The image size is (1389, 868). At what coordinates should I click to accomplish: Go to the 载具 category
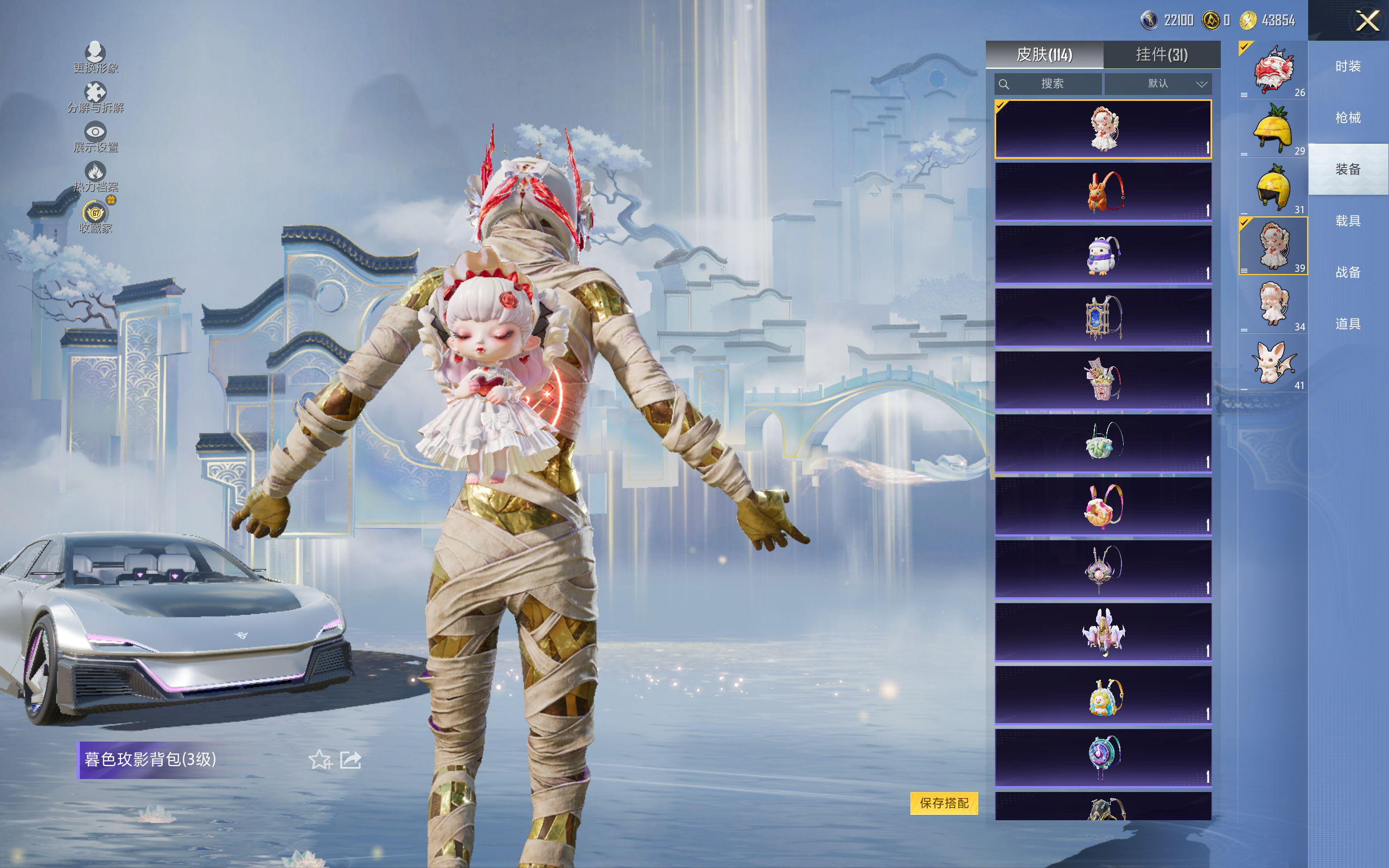pyautogui.click(x=1348, y=221)
